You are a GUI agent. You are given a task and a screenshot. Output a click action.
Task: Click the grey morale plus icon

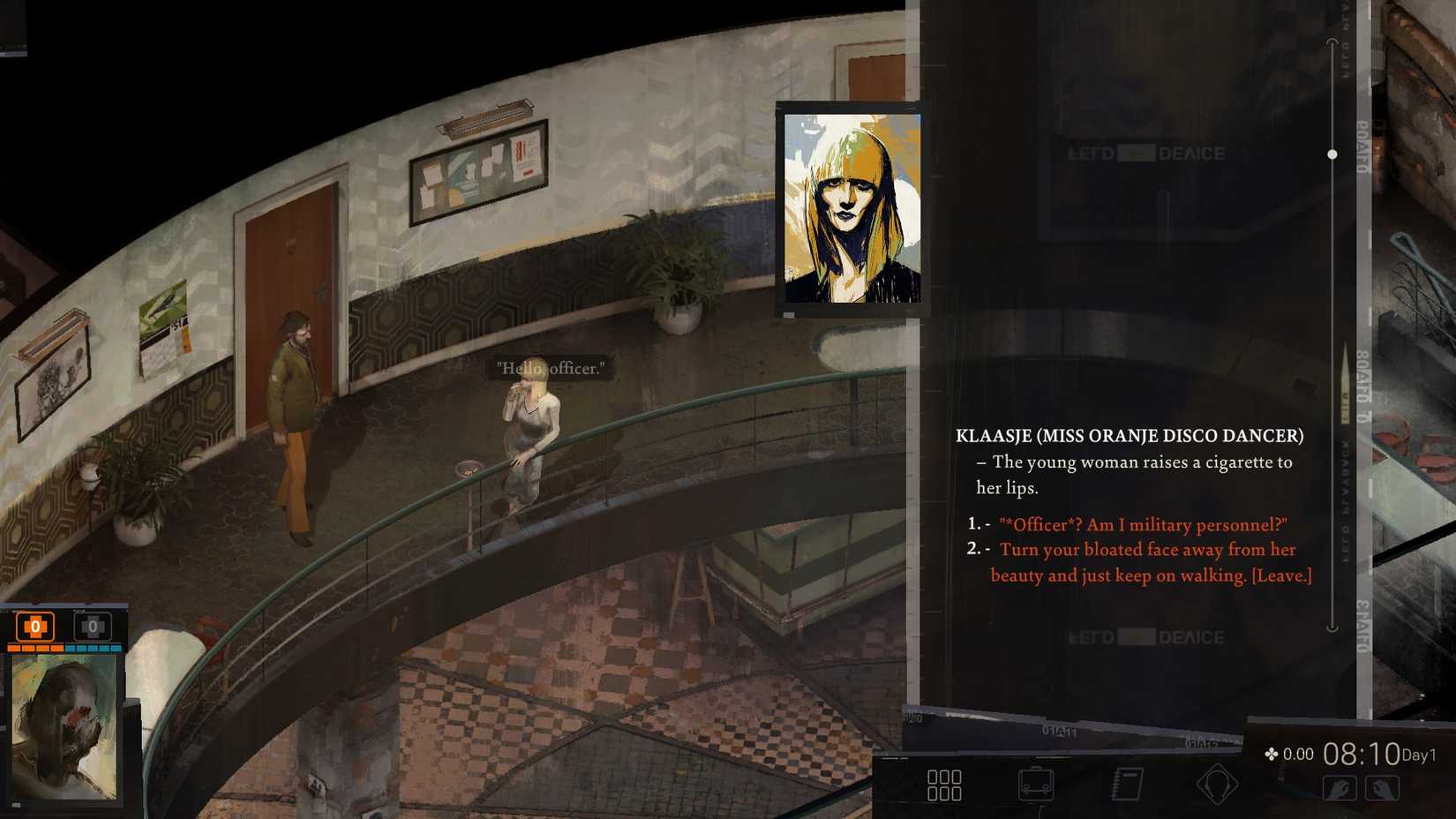point(93,626)
